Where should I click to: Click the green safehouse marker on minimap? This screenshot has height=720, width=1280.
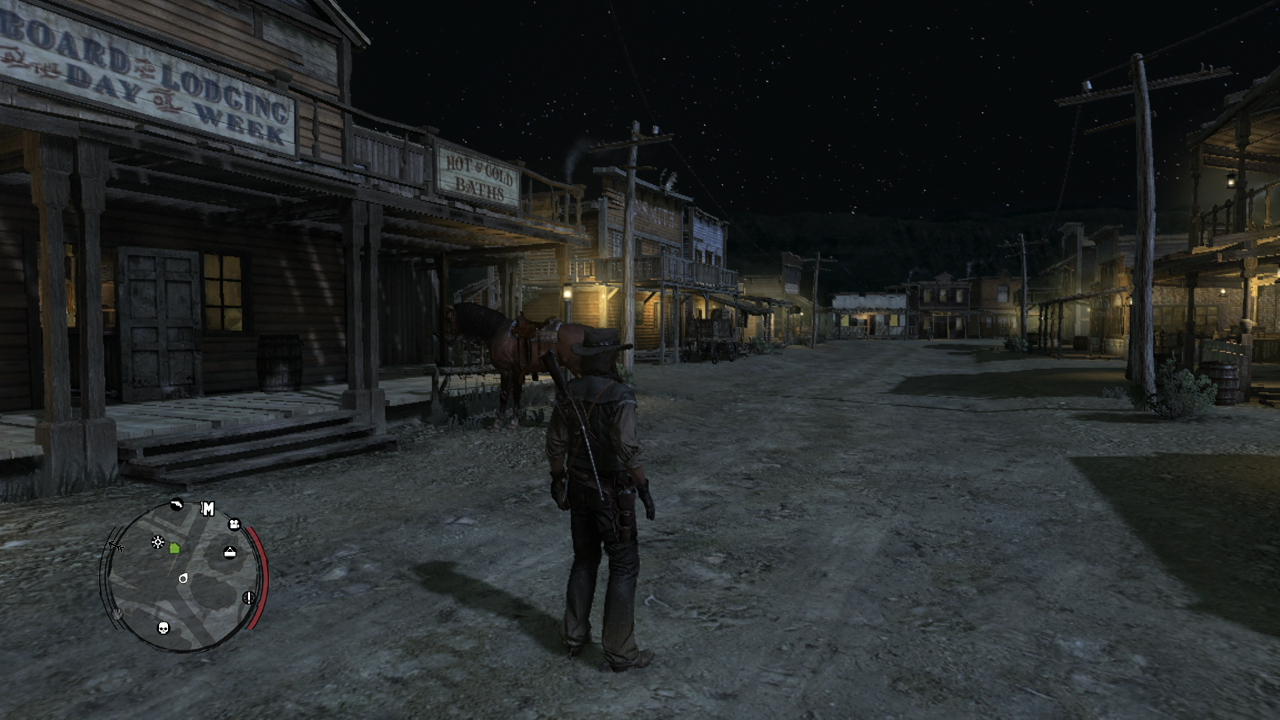click(175, 548)
